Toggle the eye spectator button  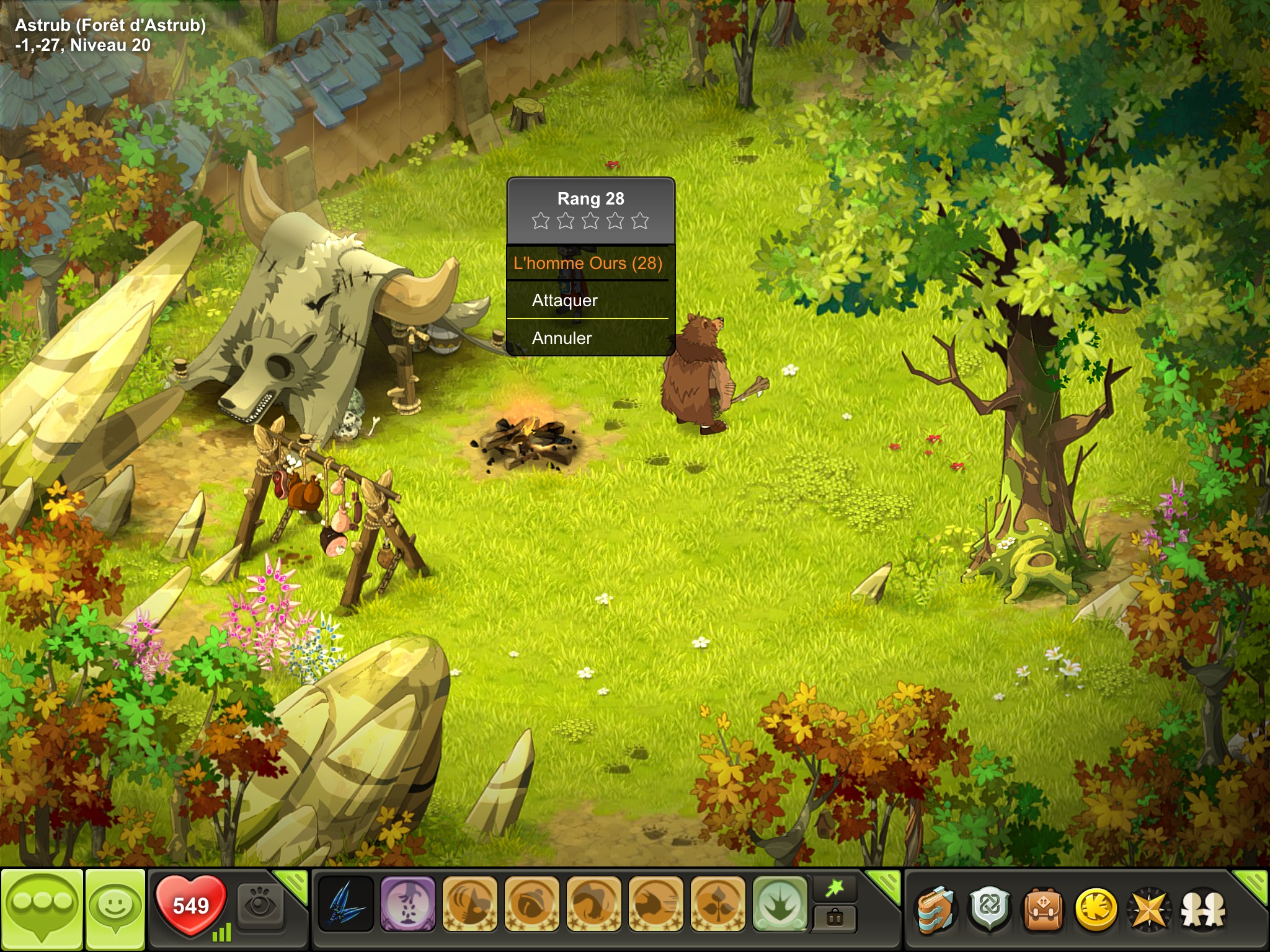[x=260, y=906]
